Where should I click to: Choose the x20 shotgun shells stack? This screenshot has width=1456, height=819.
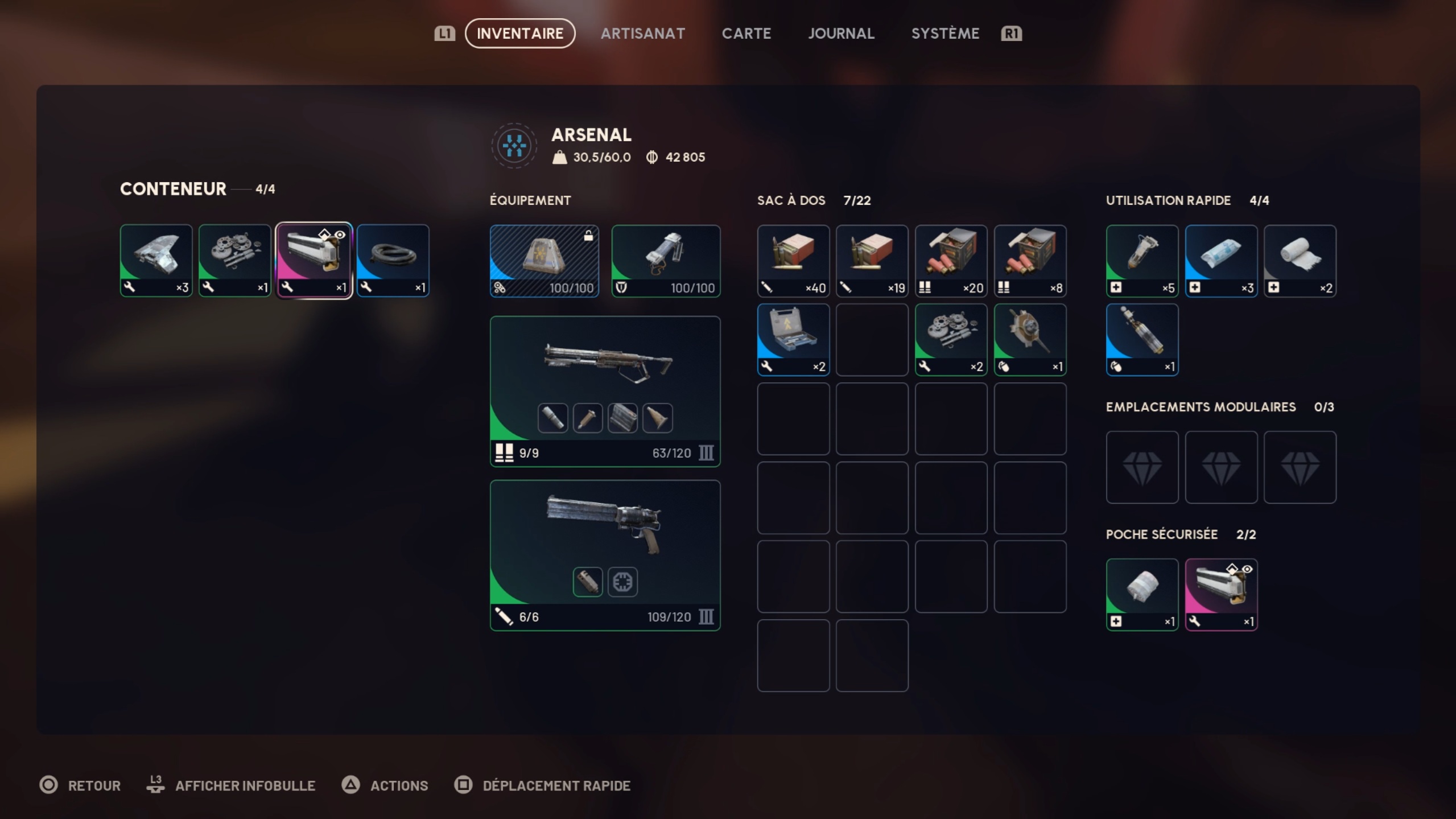pos(950,260)
